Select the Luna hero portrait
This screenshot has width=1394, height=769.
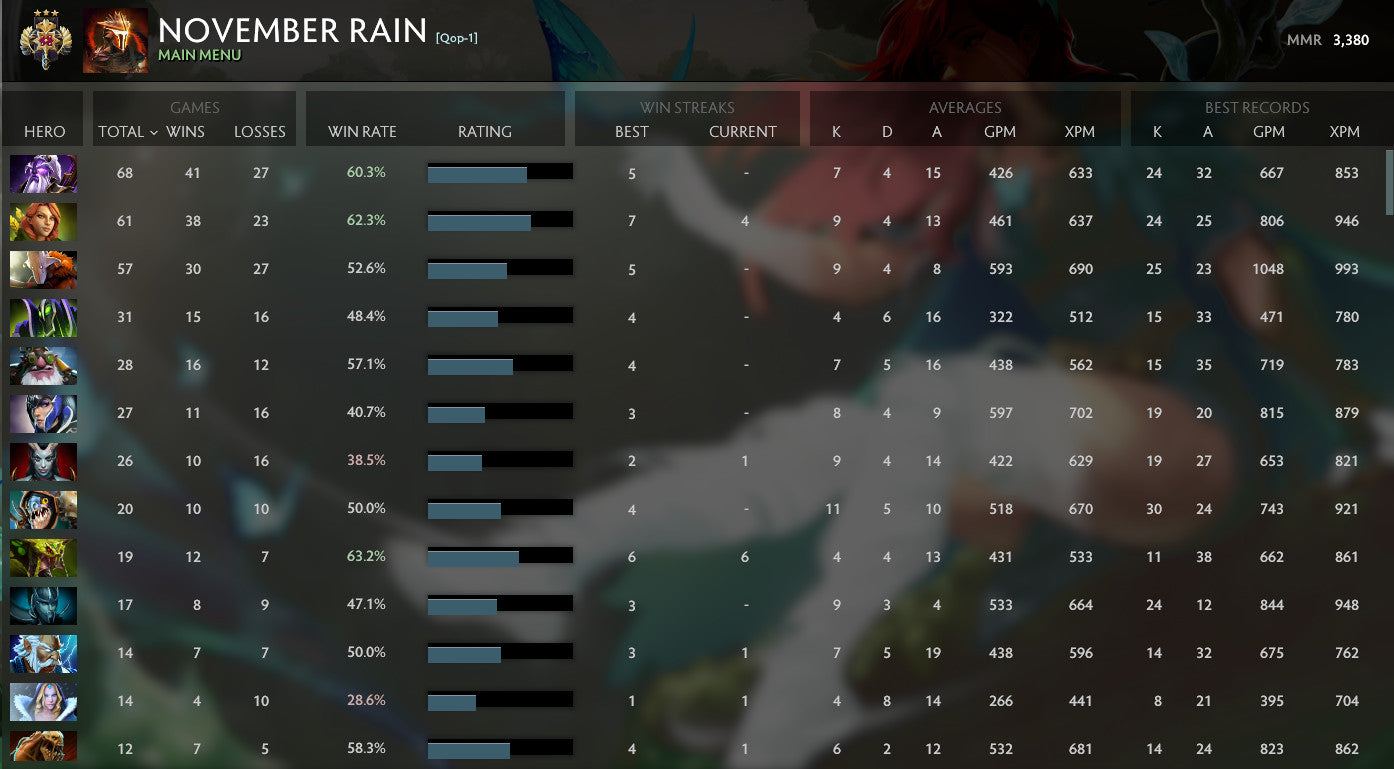pos(43,413)
